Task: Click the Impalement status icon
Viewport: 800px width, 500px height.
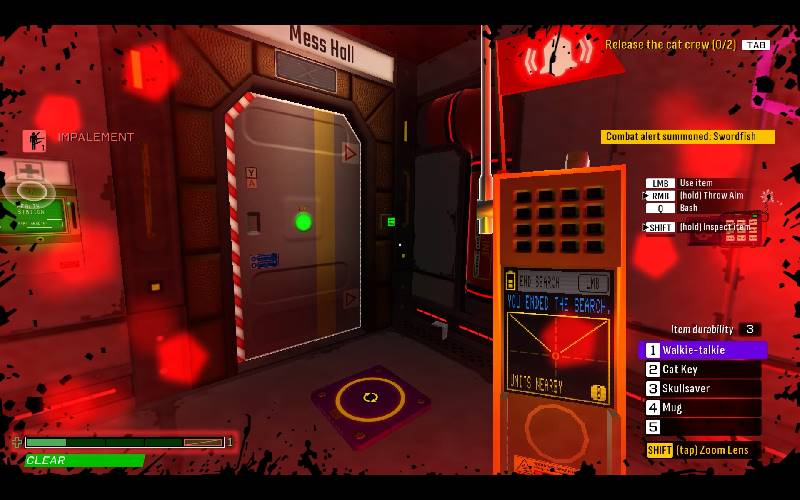Action: (x=33, y=139)
